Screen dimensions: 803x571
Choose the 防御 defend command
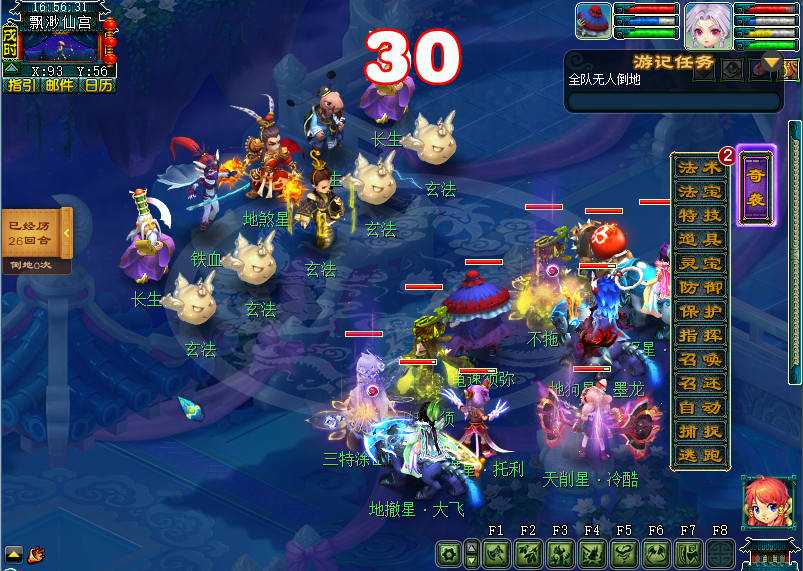coord(699,287)
